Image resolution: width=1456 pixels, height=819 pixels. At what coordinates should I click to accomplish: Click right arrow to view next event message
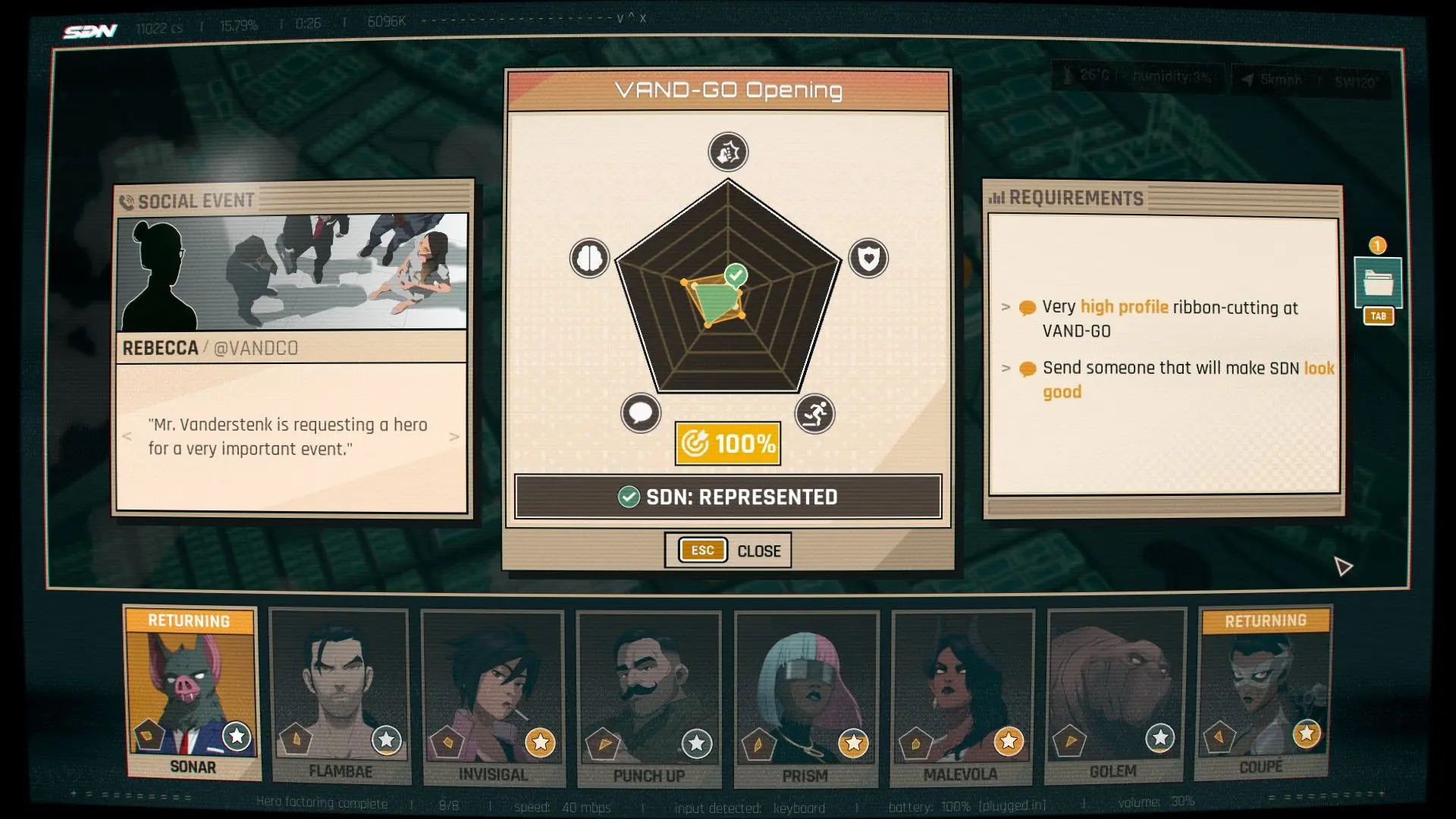point(454,436)
